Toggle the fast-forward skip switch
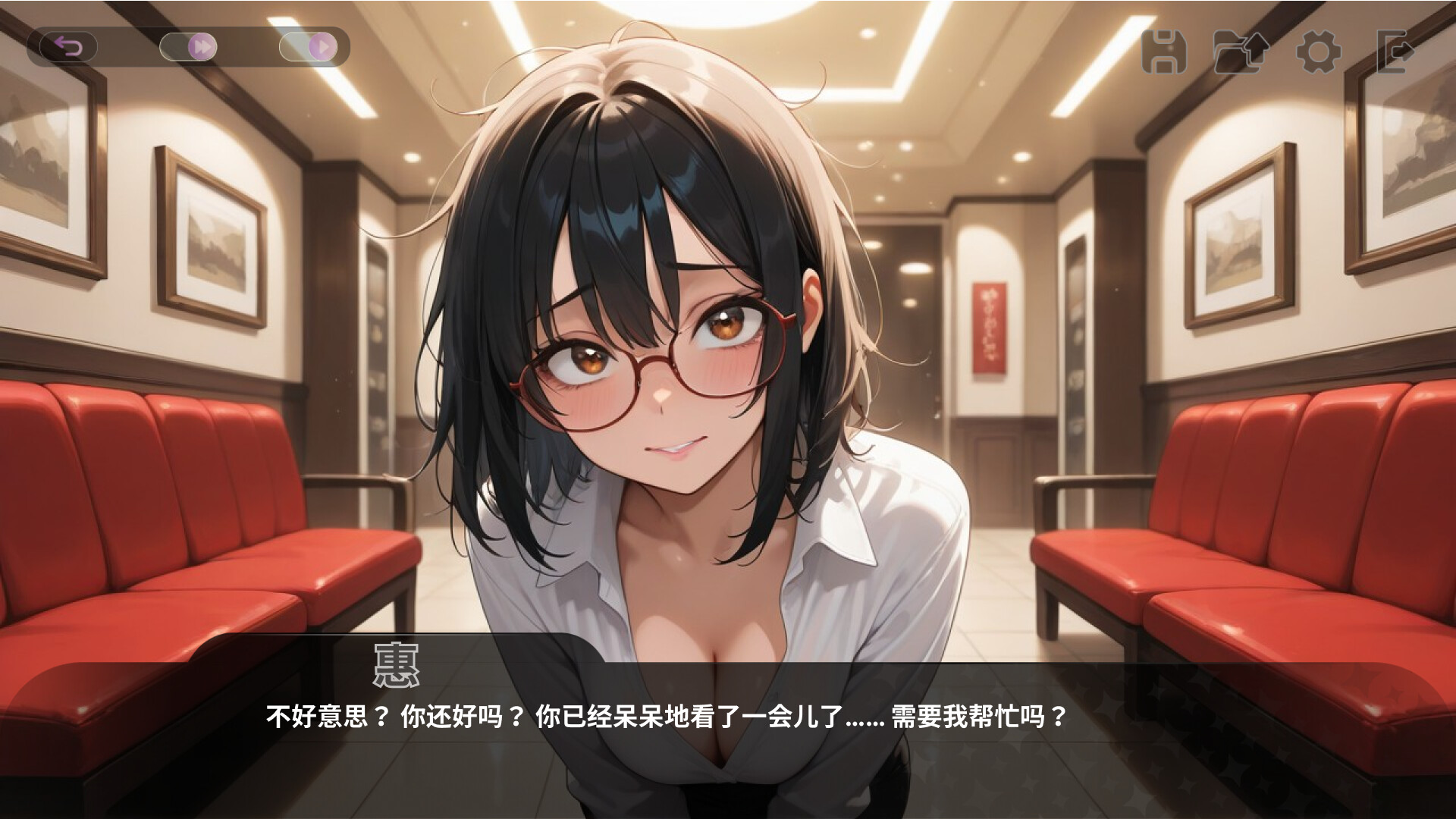Image resolution: width=1456 pixels, height=819 pixels. [189, 48]
